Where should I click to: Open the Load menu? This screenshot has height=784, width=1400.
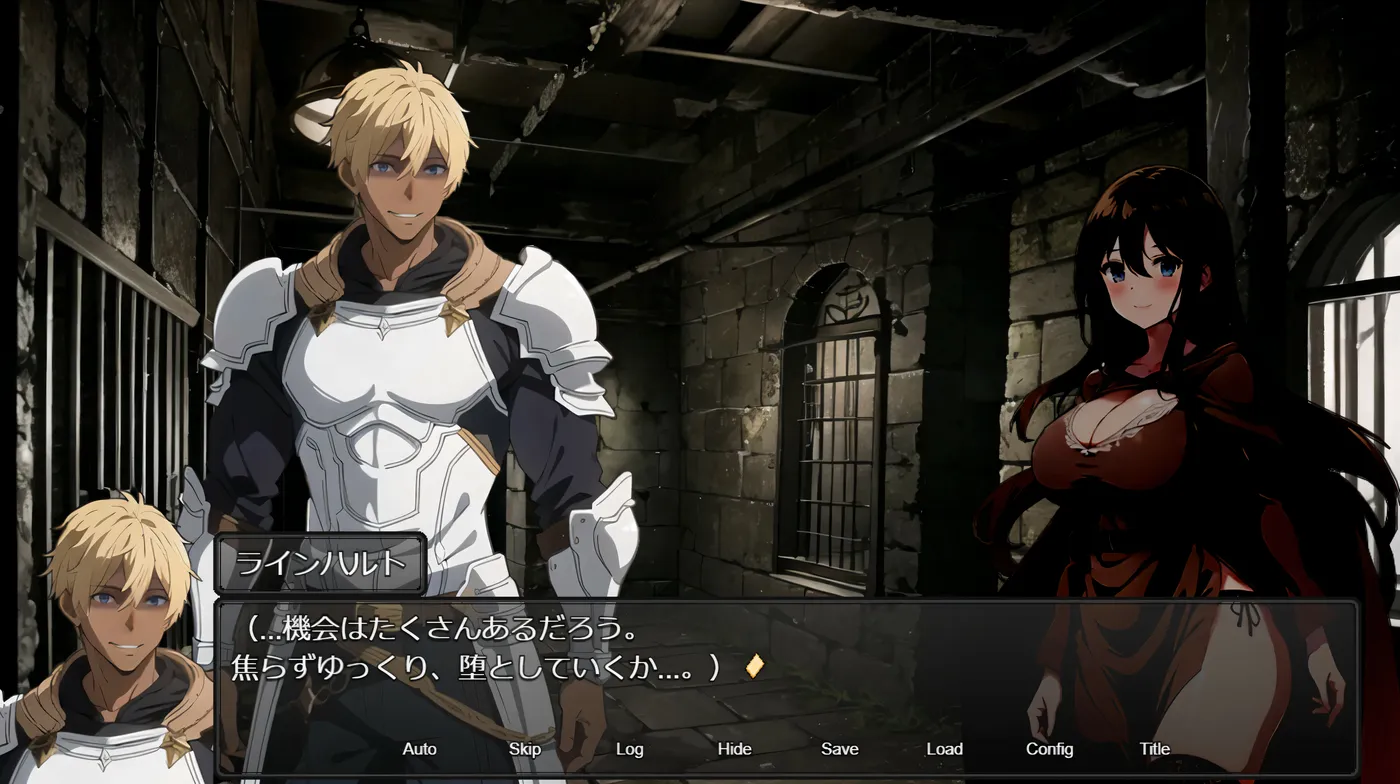tap(944, 749)
